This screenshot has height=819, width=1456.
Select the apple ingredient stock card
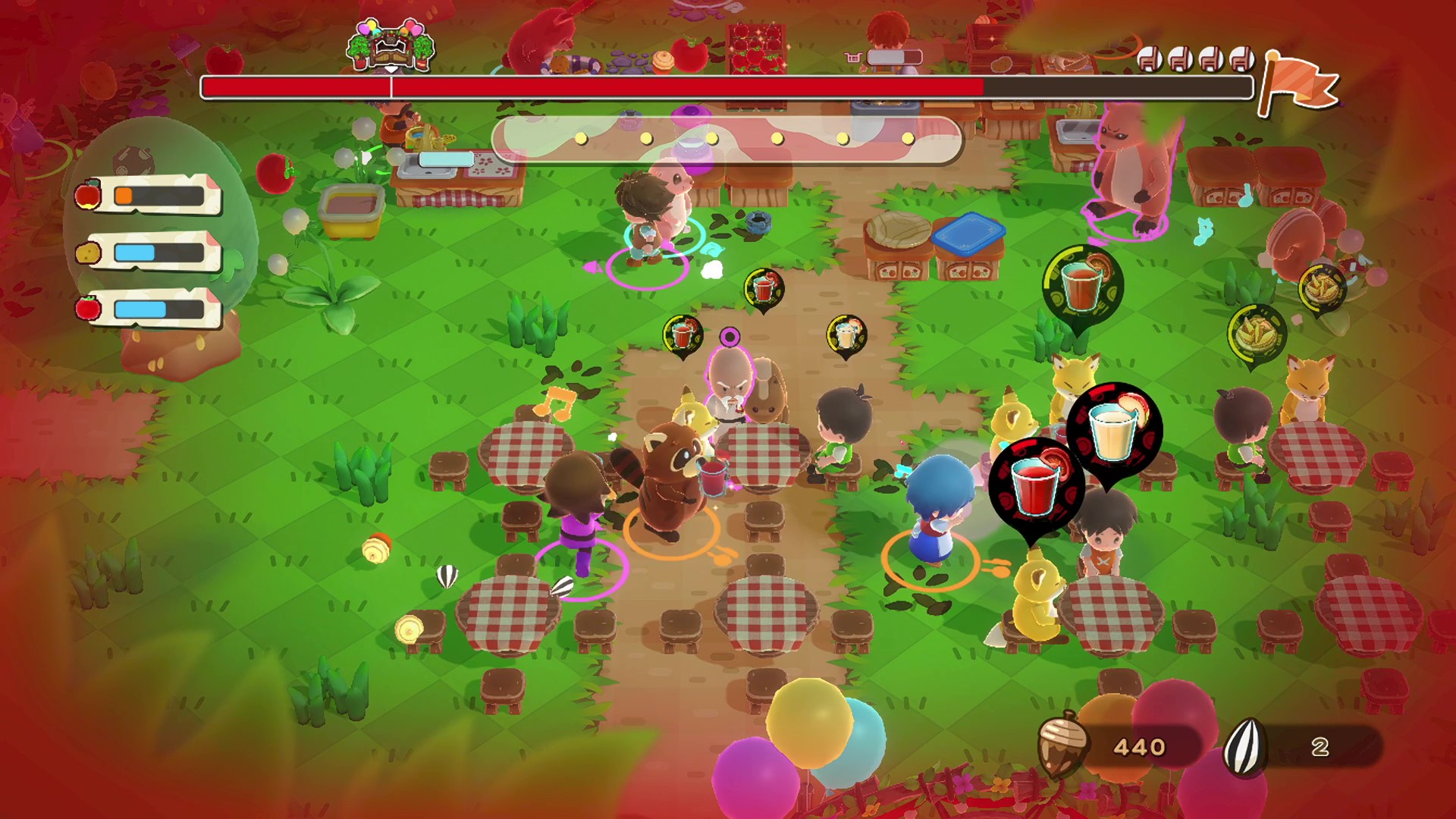click(x=149, y=196)
